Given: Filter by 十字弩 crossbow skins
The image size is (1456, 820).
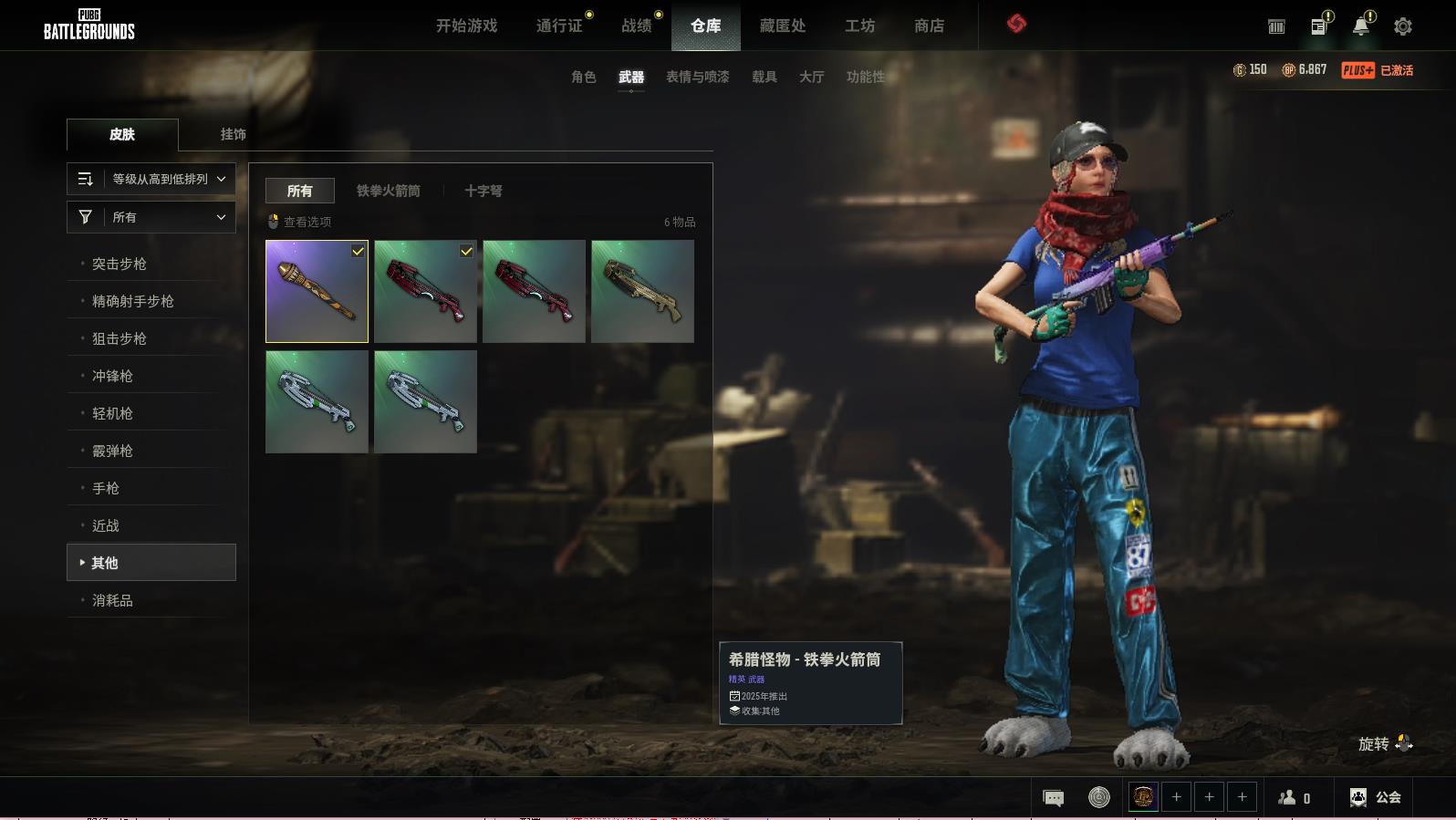Looking at the screenshot, I should pyautogui.click(x=483, y=191).
